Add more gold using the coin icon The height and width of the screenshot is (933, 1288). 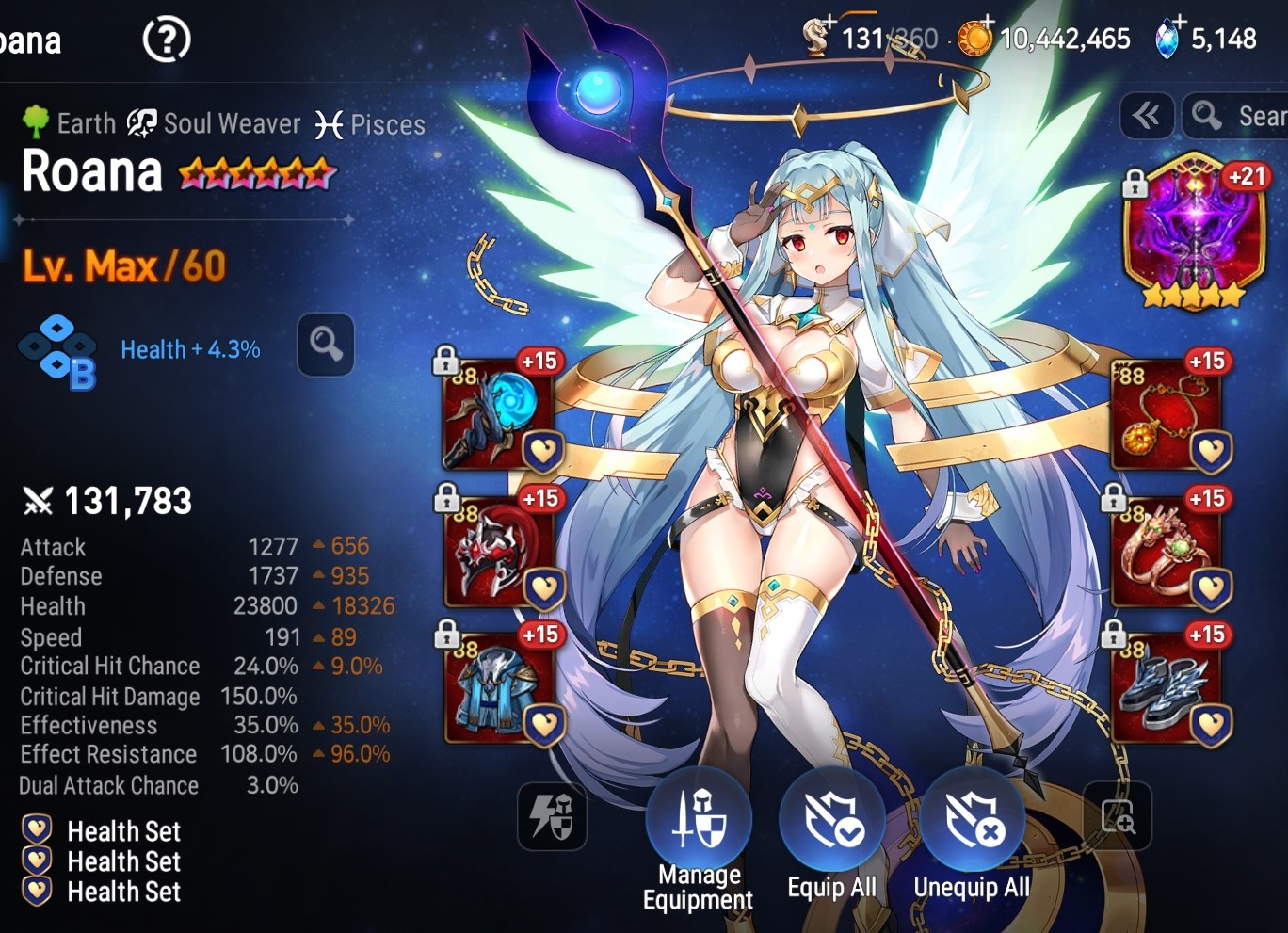click(x=975, y=39)
